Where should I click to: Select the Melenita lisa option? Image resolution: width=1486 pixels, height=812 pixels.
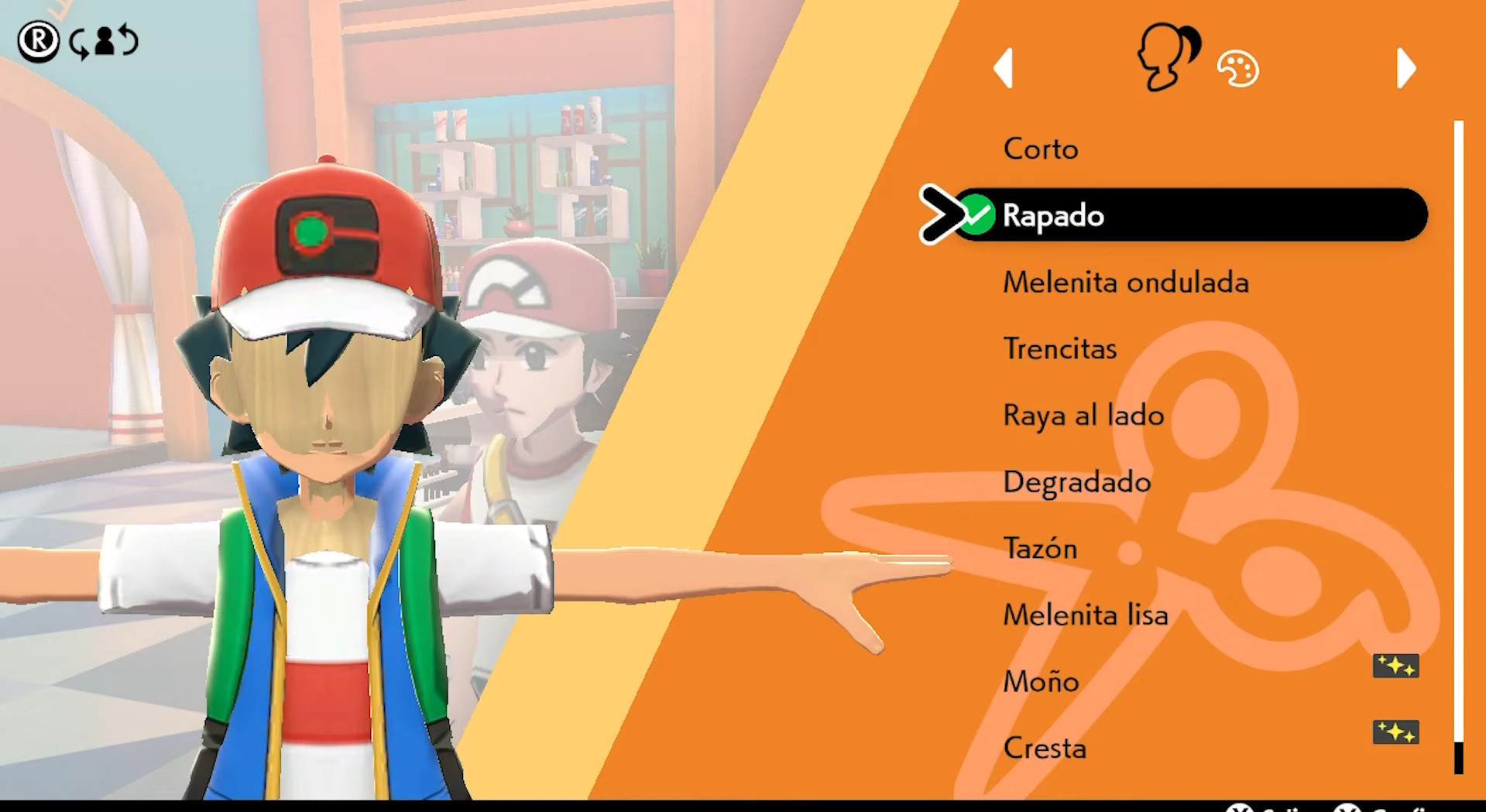pyautogui.click(x=1085, y=615)
